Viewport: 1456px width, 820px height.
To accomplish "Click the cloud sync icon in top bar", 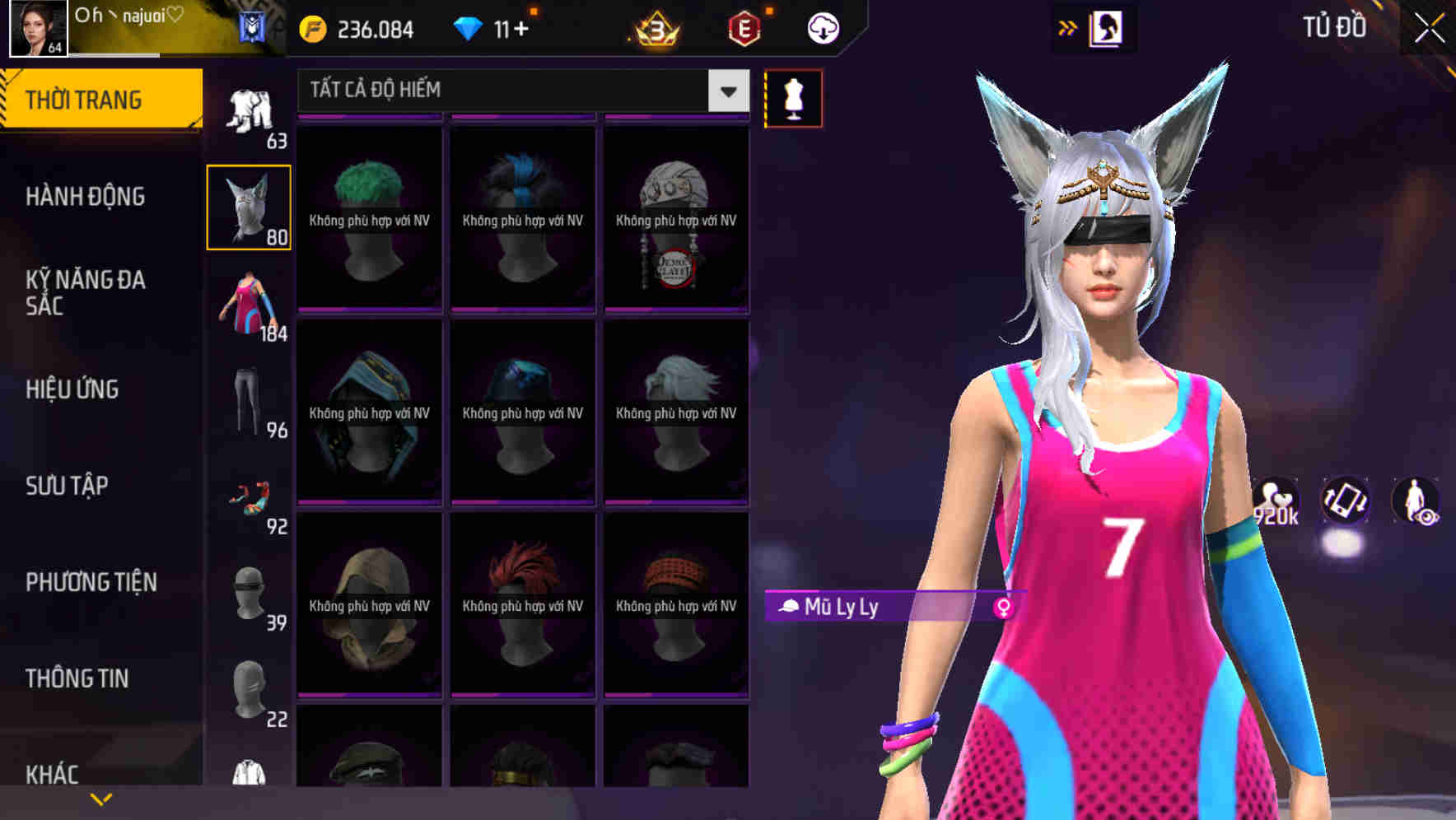I will click(823, 27).
